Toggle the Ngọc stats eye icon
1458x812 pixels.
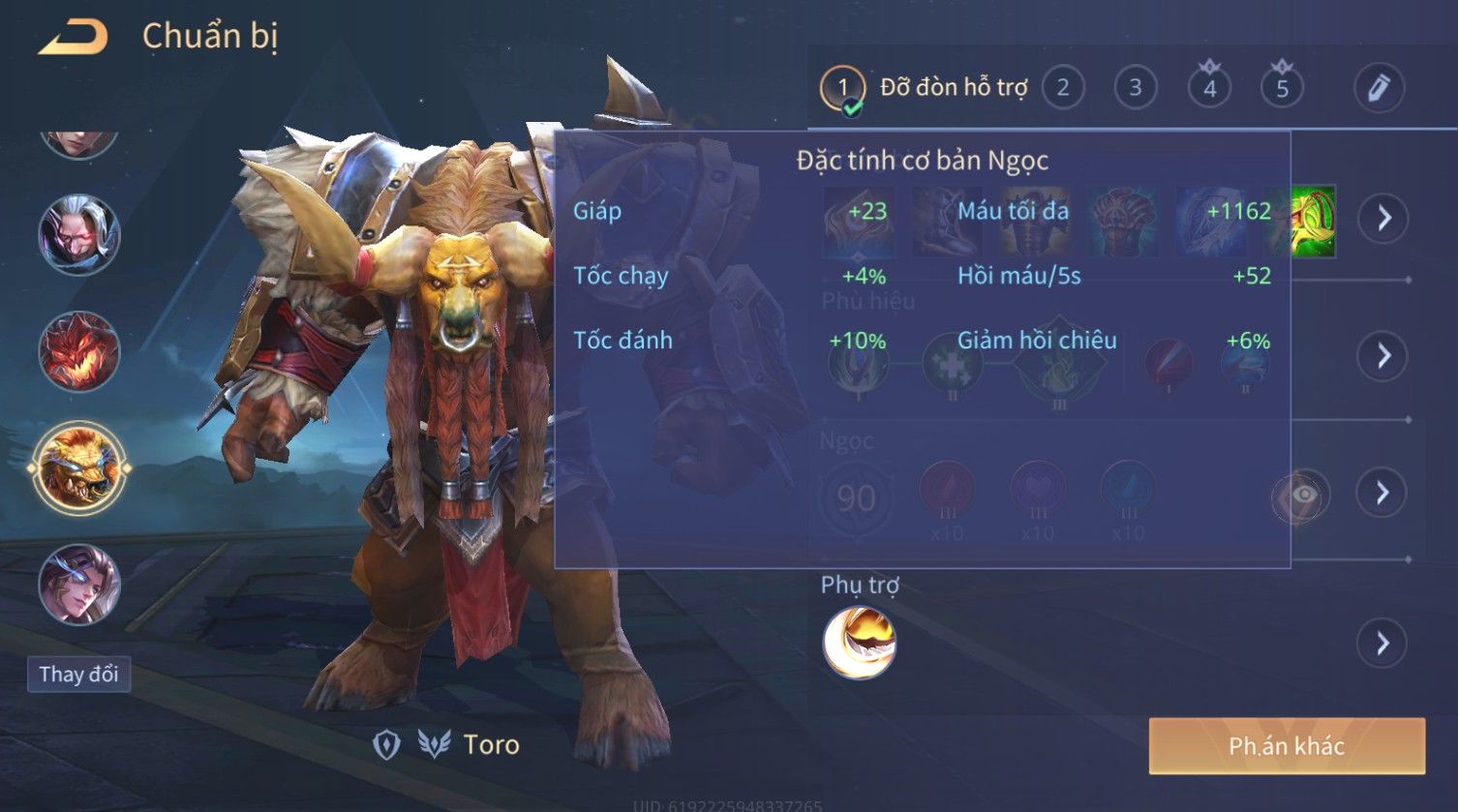[x=1302, y=496]
